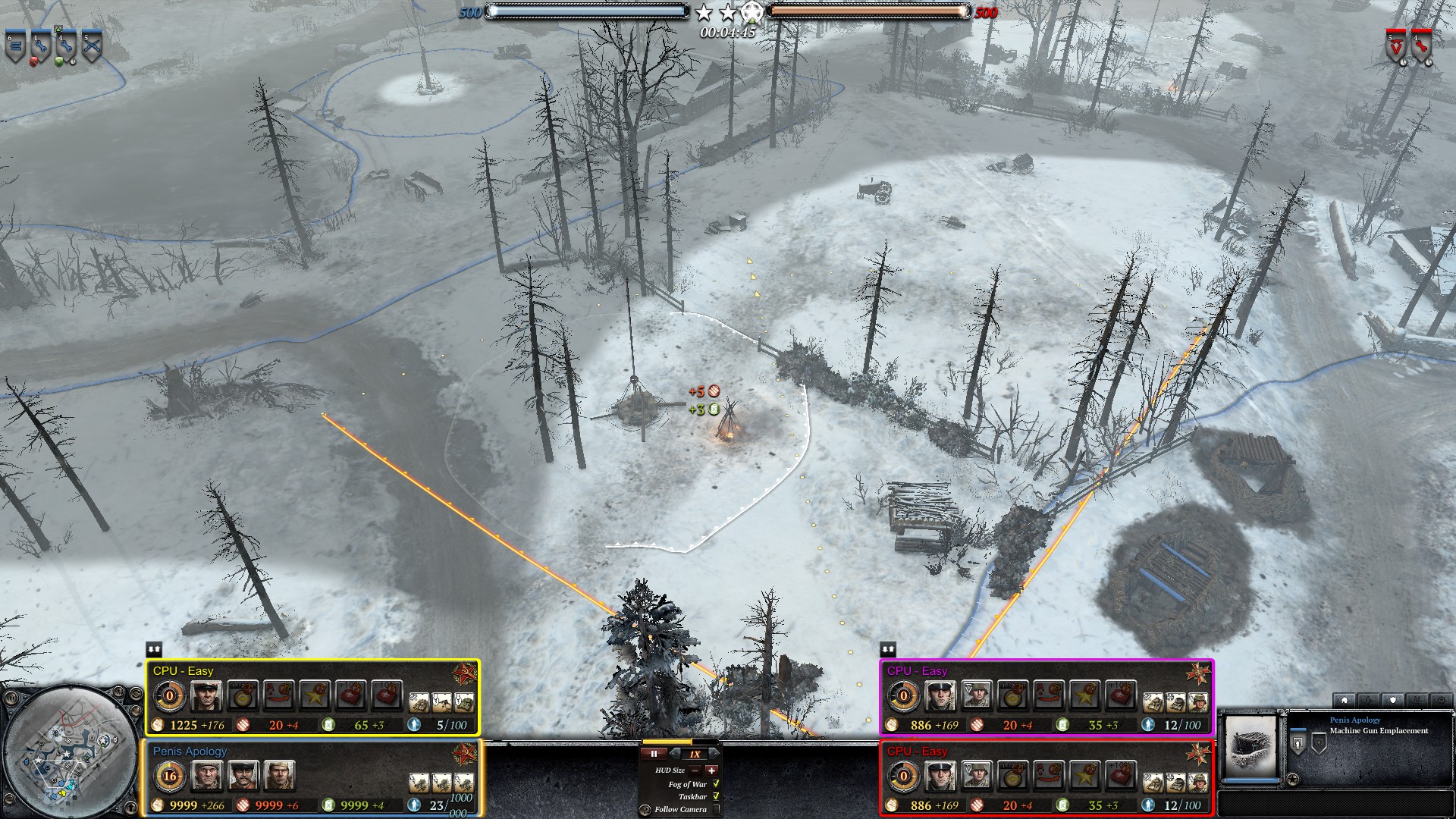Toggle the Fog of War checkbox
The width and height of the screenshot is (1456, 819).
pos(715,783)
